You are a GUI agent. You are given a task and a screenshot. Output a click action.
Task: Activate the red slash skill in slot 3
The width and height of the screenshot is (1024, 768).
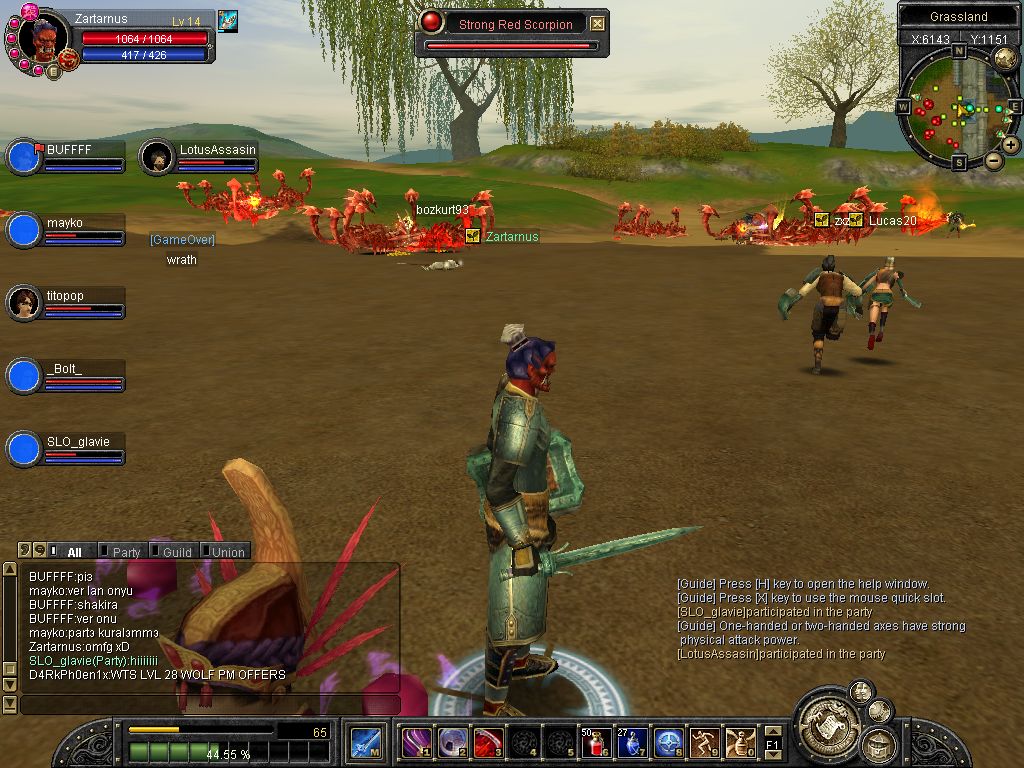point(489,742)
